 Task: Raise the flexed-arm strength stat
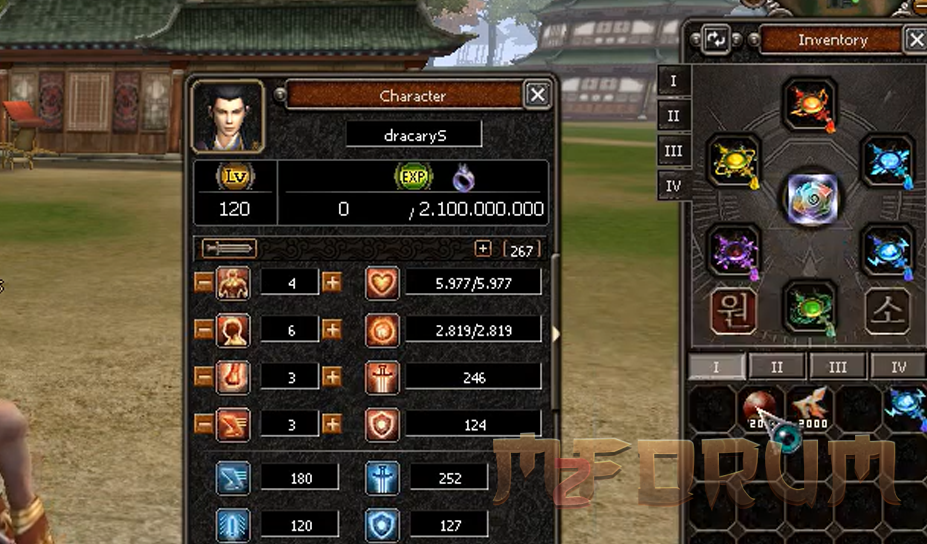(x=332, y=377)
